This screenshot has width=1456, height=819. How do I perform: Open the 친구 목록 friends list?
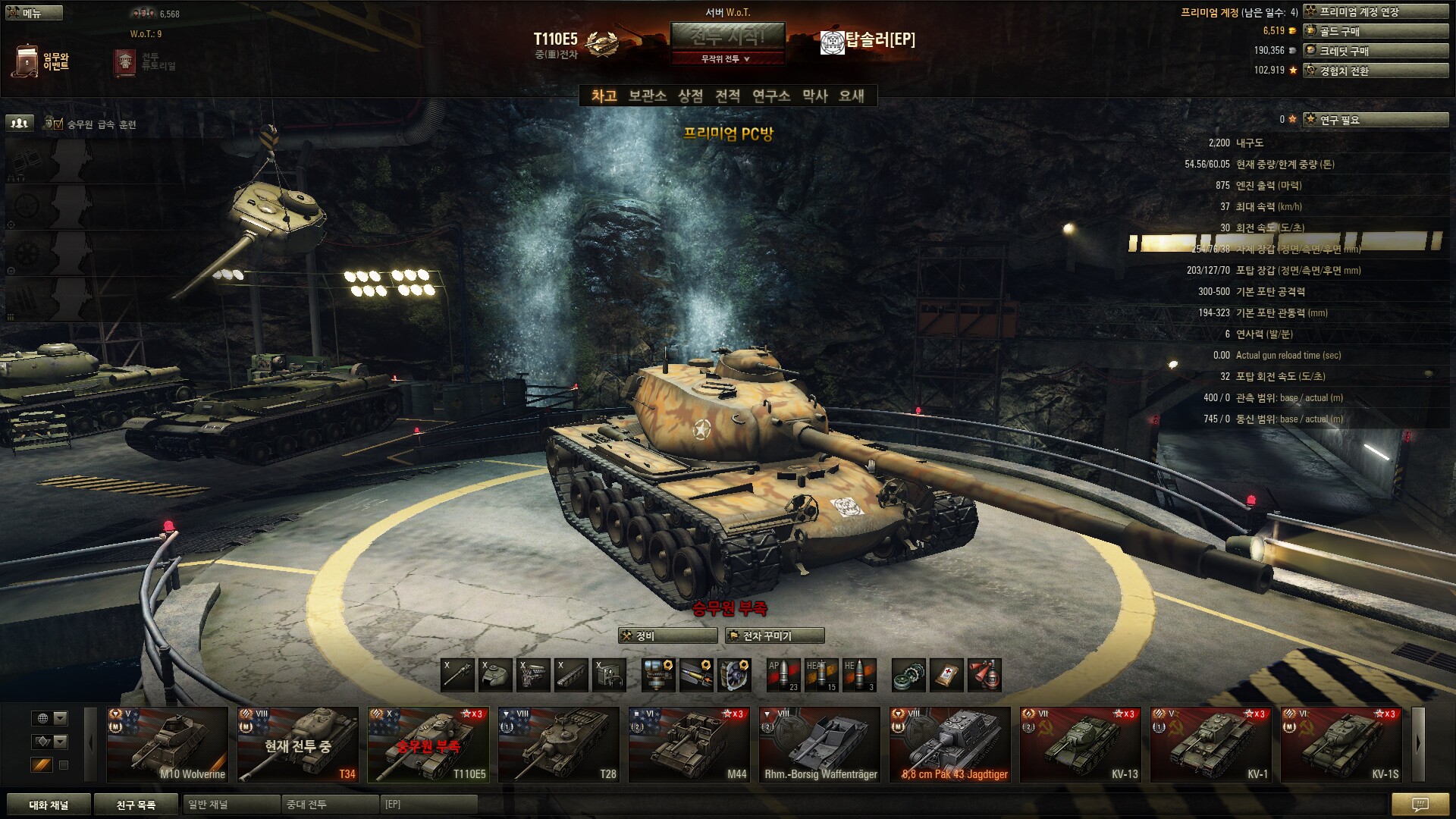[x=136, y=805]
